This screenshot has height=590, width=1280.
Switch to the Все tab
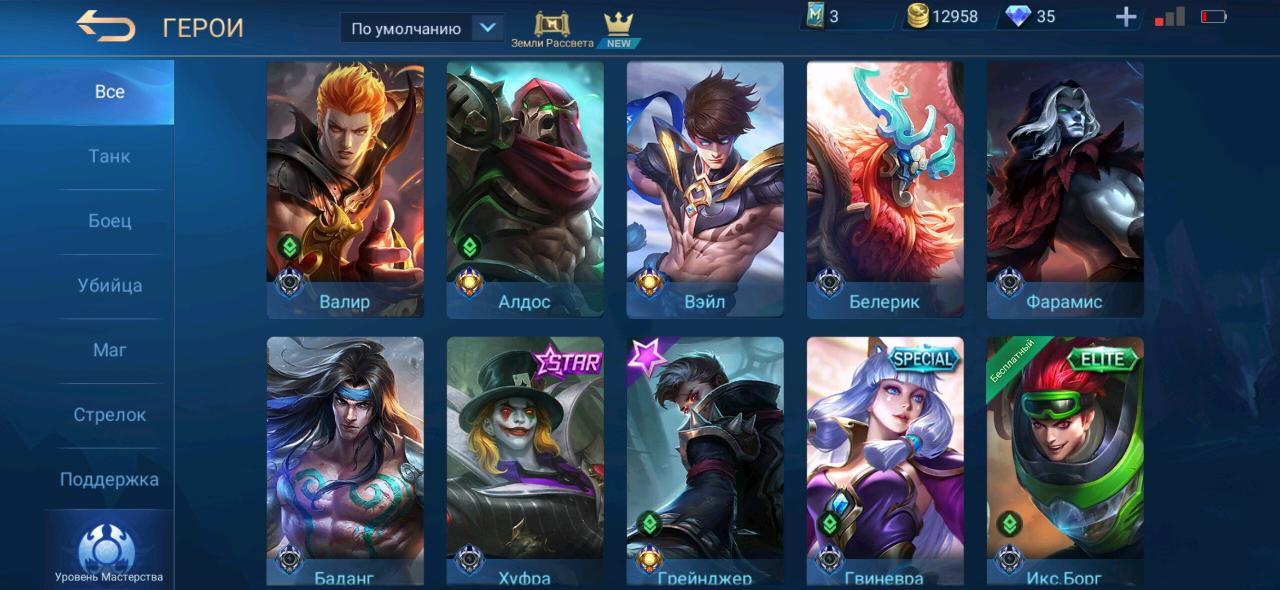click(109, 92)
